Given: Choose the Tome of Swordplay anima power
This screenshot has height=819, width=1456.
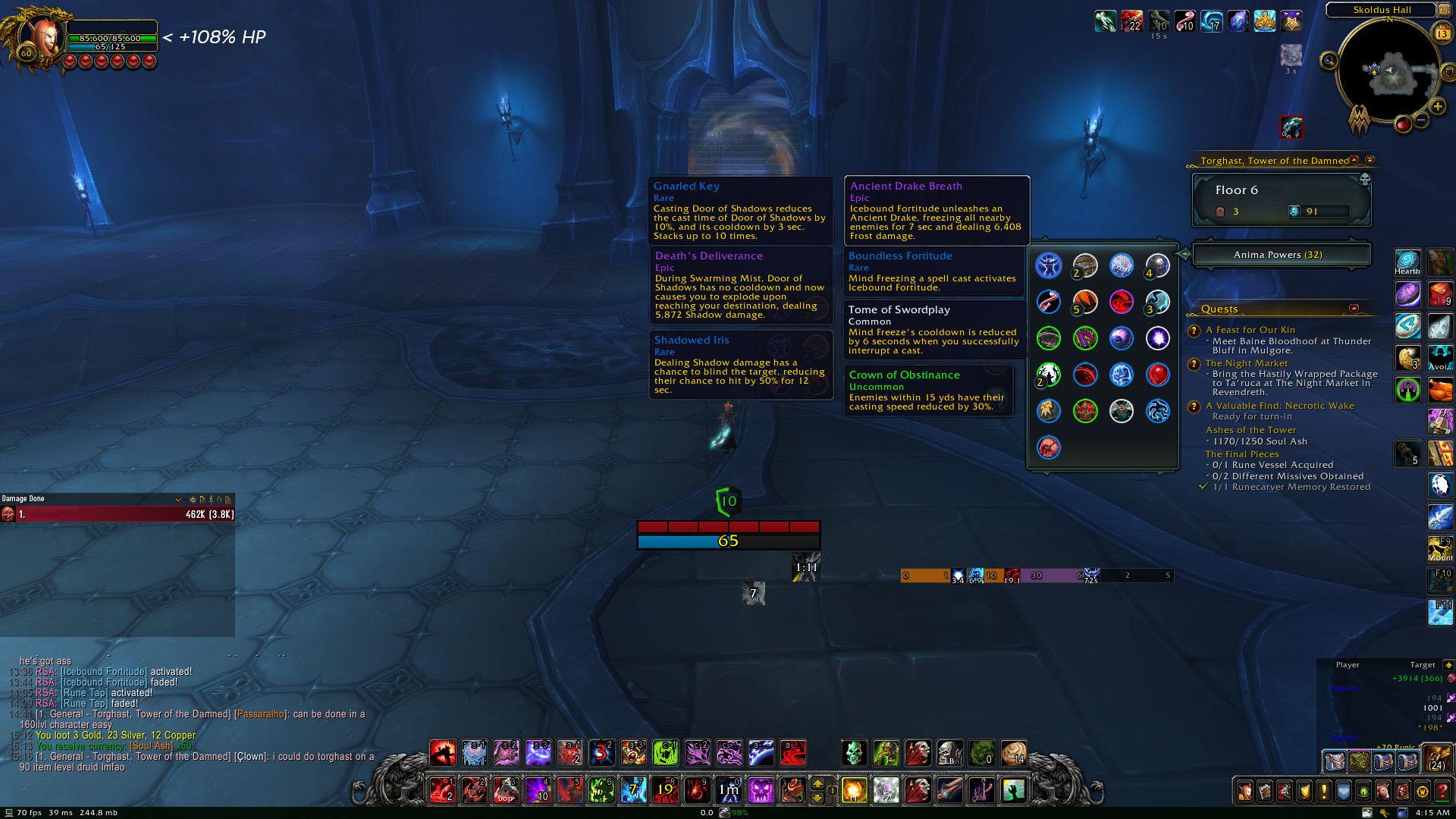Looking at the screenshot, I should click(x=933, y=330).
